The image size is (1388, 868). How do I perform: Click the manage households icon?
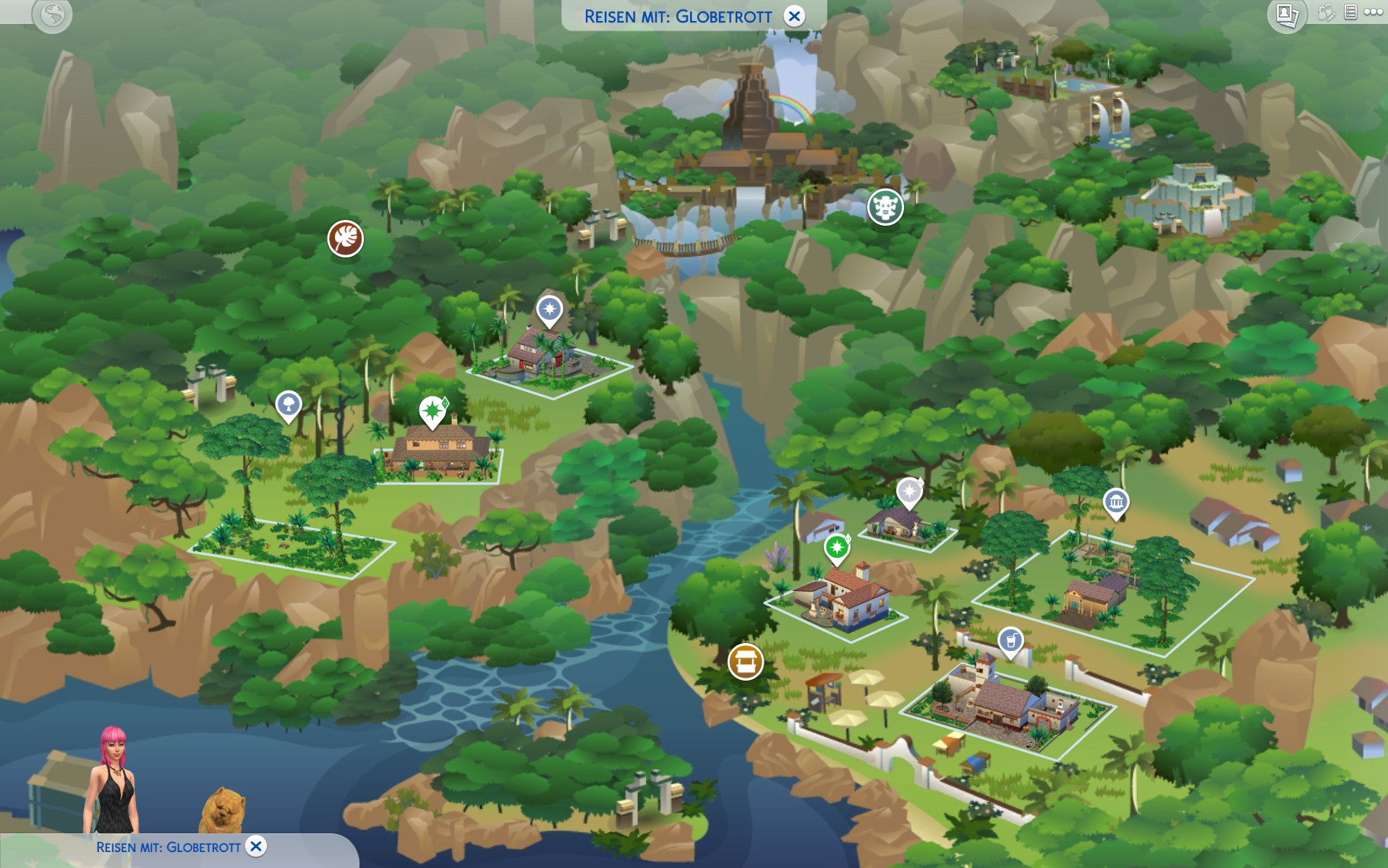[x=1325, y=12]
